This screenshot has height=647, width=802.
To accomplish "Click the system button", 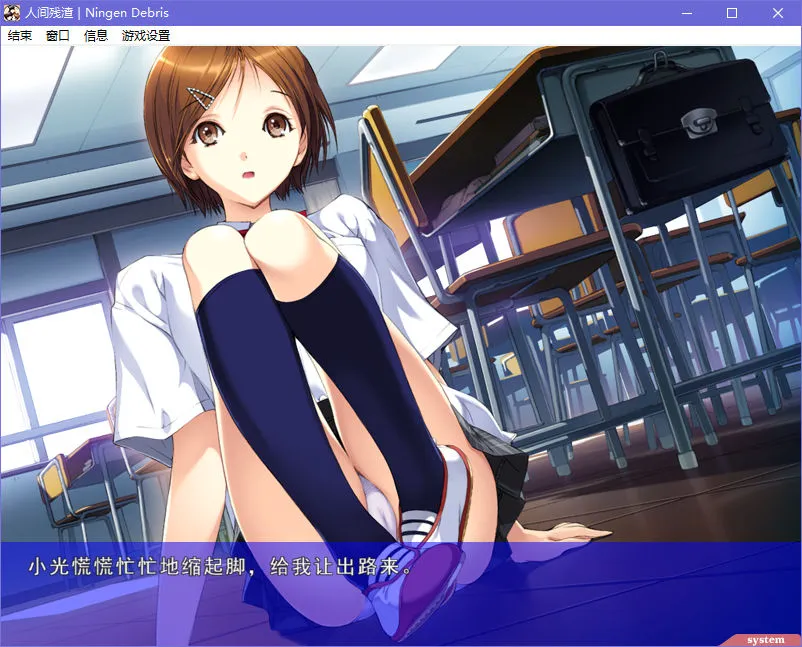I will tap(766, 640).
